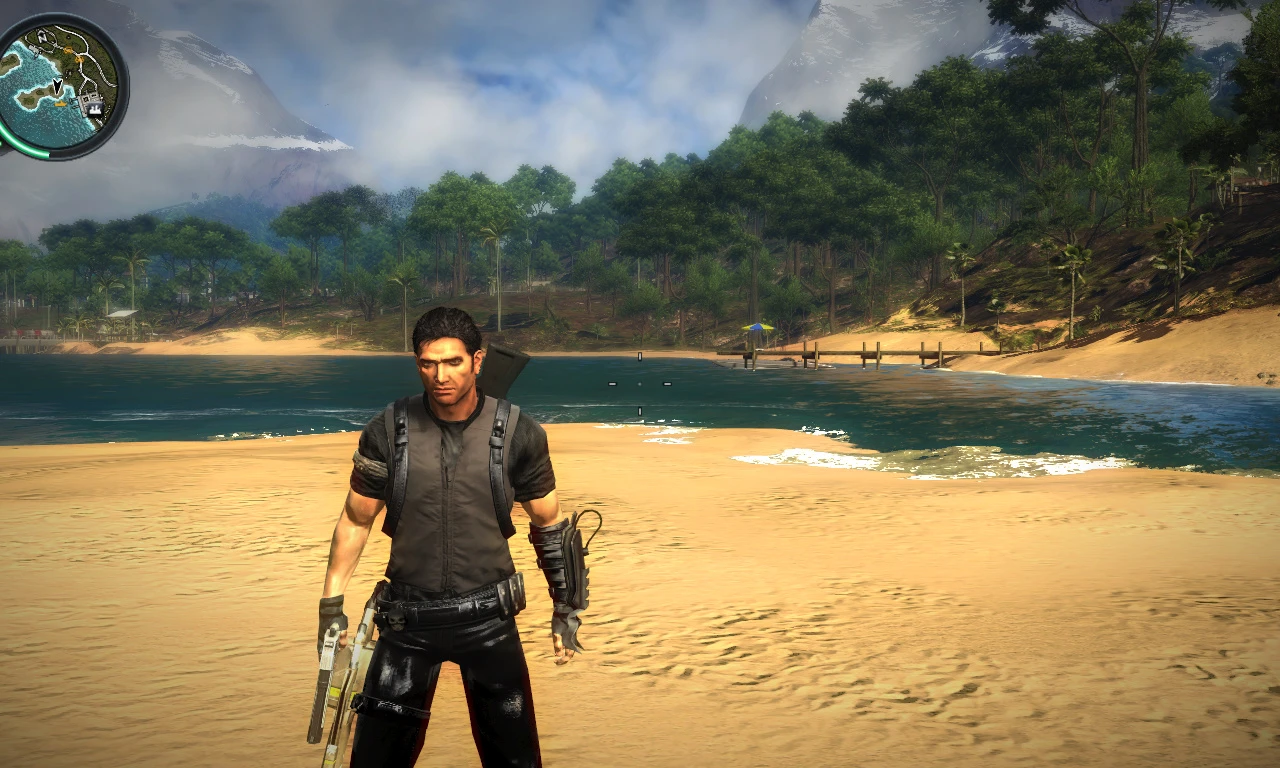The height and width of the screenshot is (768, 1280).
Task: Click the left tick mark of the crosshair
Action: coord(613,384)
